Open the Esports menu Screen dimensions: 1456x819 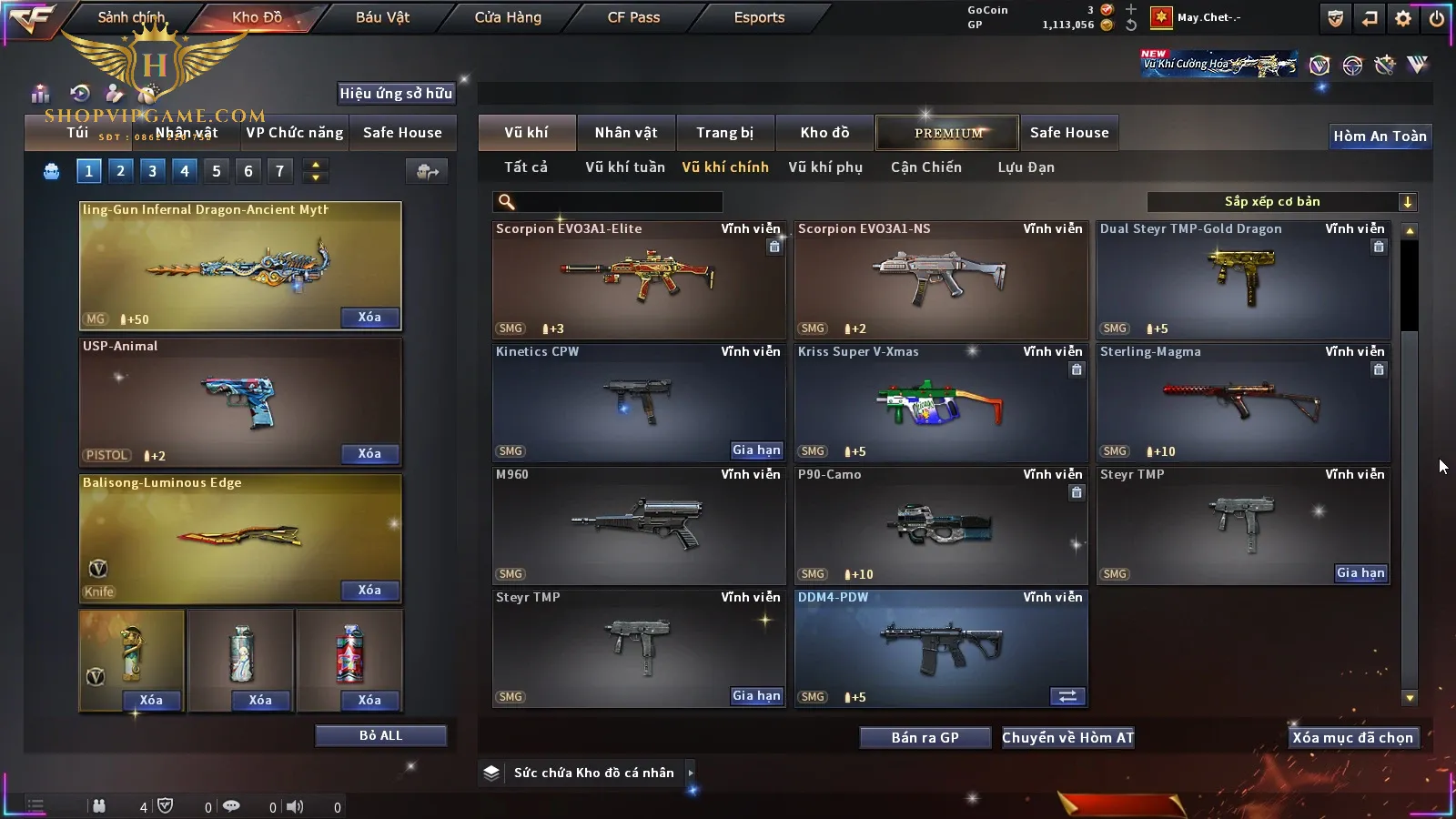click(x=759, y=17)
